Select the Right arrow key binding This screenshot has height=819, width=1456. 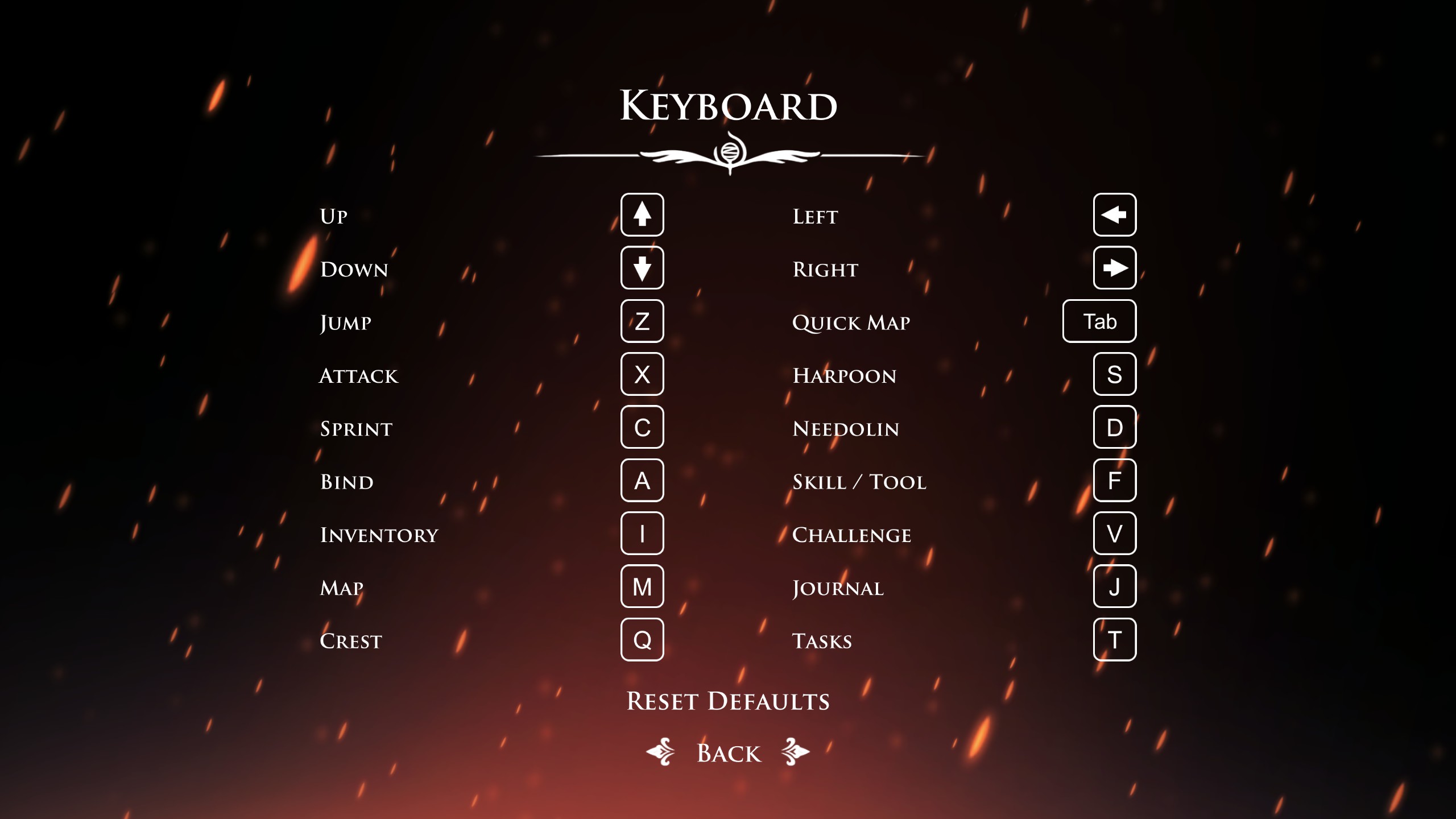[1115, 268]
